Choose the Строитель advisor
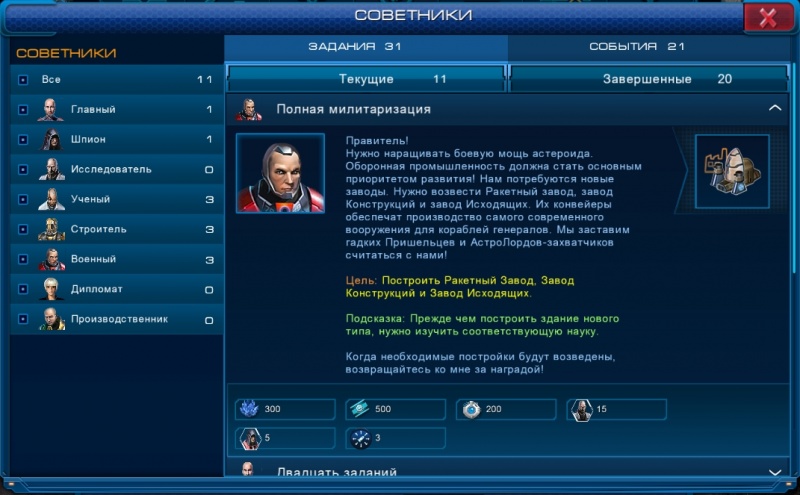 click(116, 229)
